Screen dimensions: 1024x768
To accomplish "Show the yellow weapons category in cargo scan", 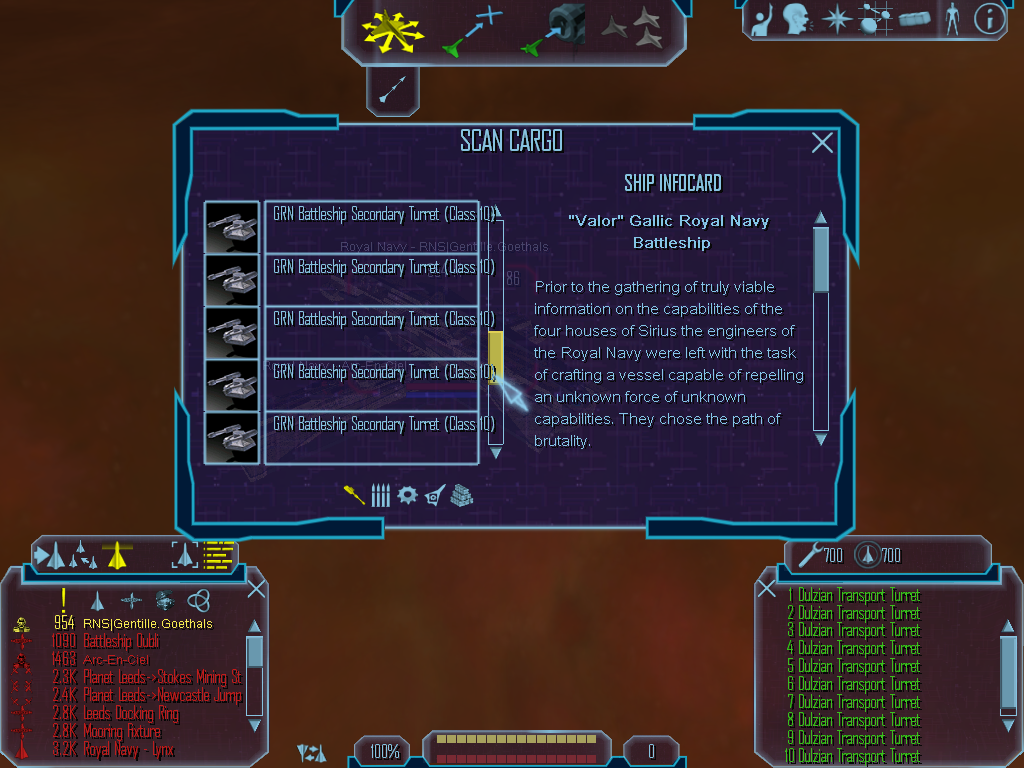I will (354, 495).
